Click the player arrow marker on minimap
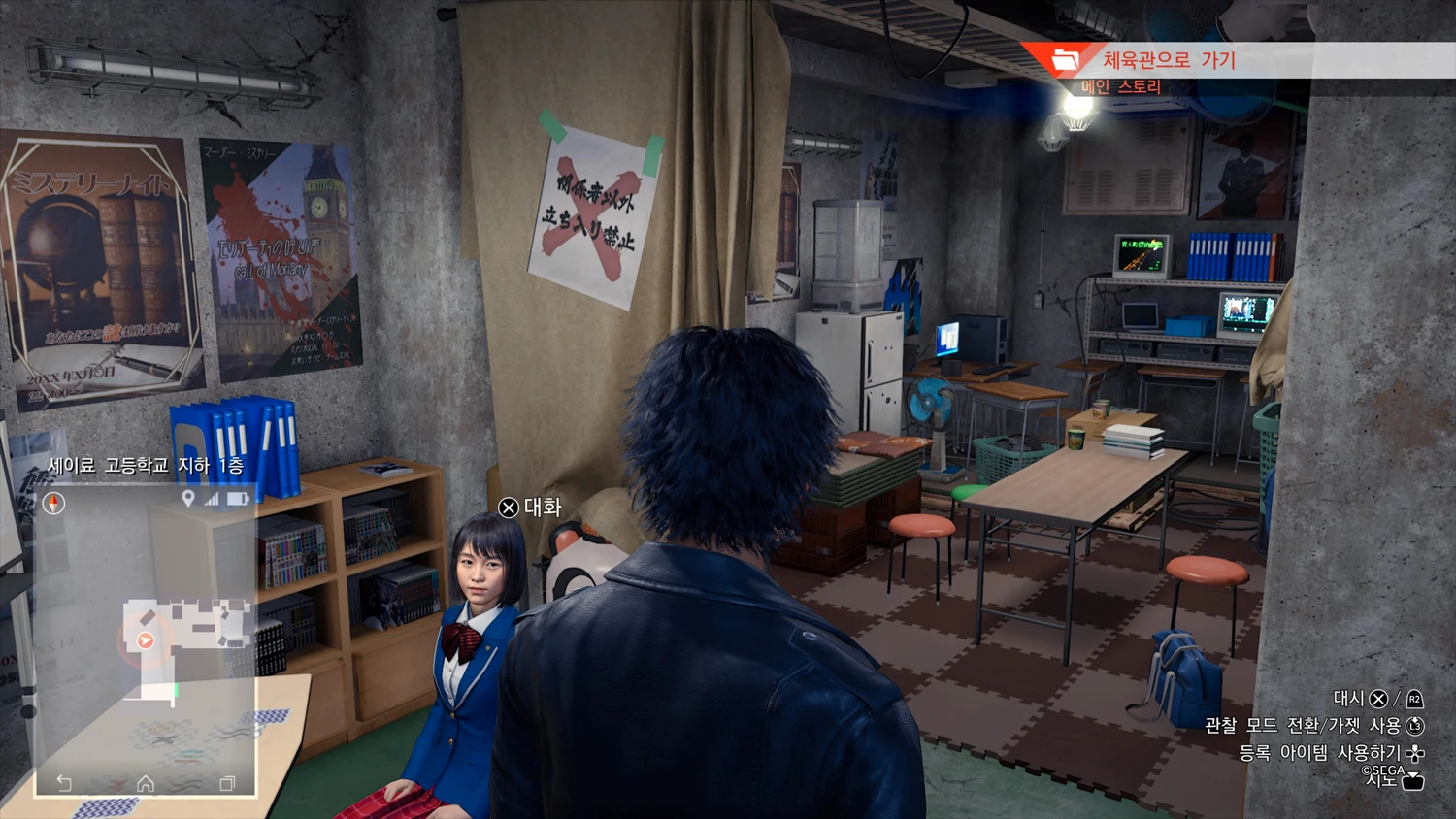The width and height of the screenshot is (1456, 819). tap(146, 640)
